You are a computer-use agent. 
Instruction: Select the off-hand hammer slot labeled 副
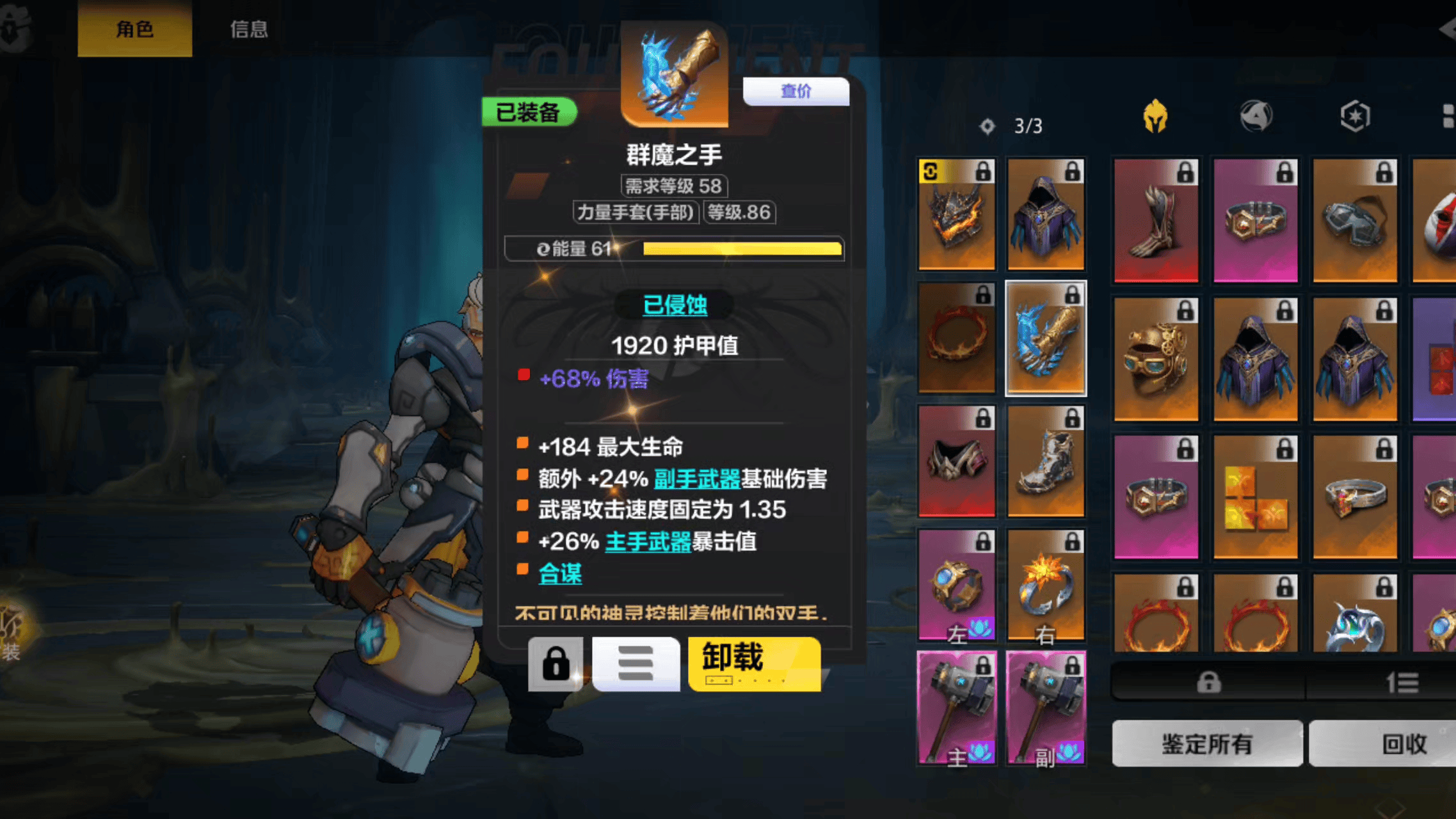[1046, 708]
